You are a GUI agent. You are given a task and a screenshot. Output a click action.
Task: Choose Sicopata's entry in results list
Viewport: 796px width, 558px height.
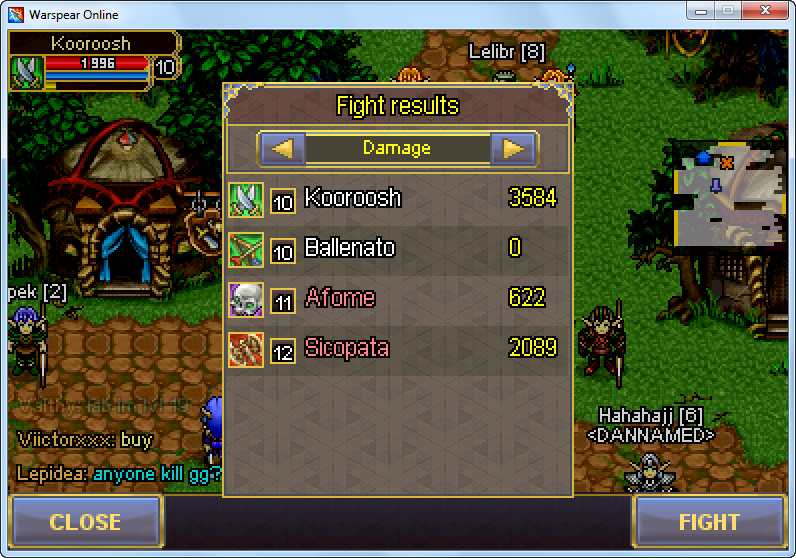point(397,348)
